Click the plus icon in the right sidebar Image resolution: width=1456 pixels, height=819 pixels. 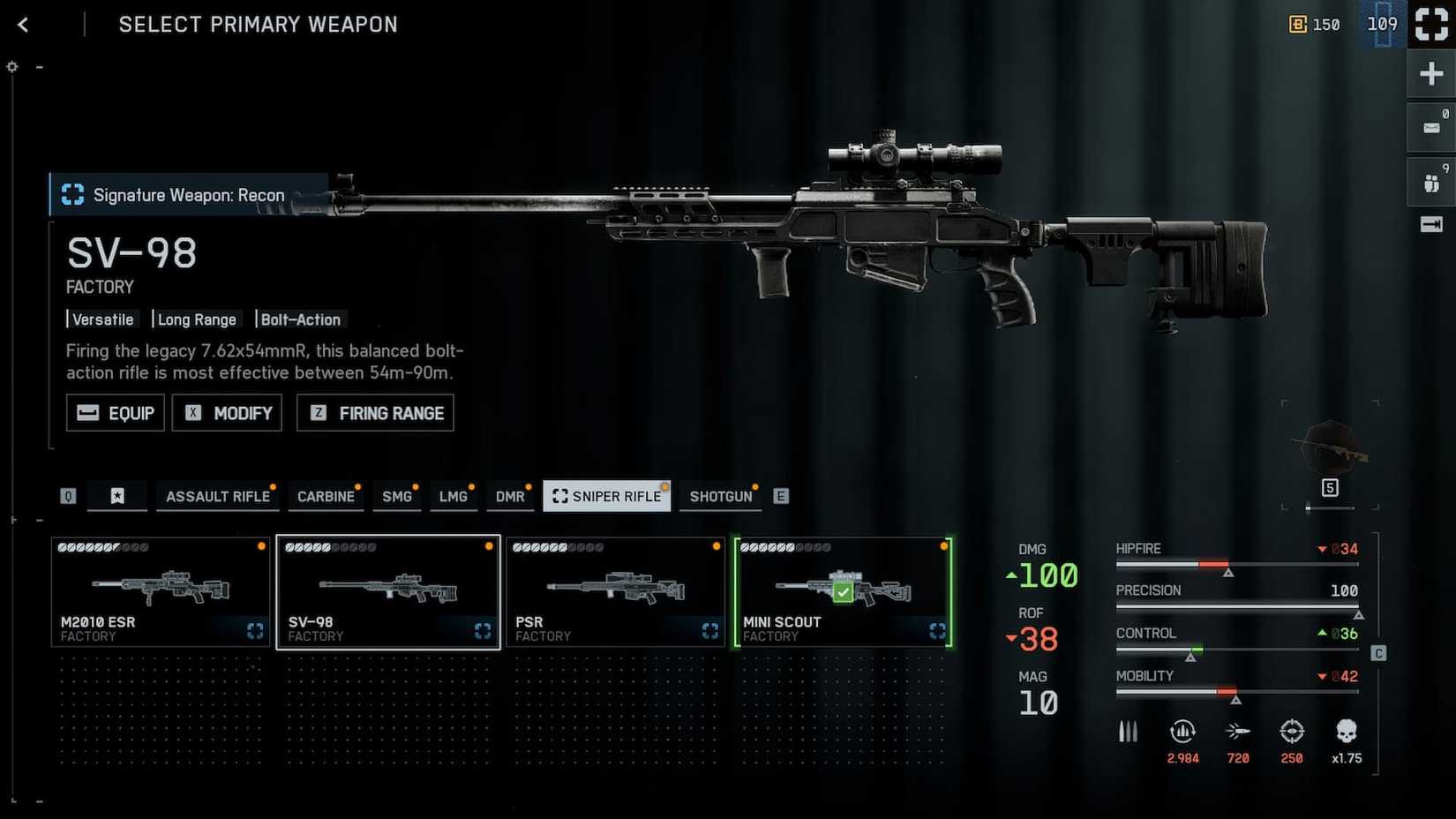coord(1430,73)
